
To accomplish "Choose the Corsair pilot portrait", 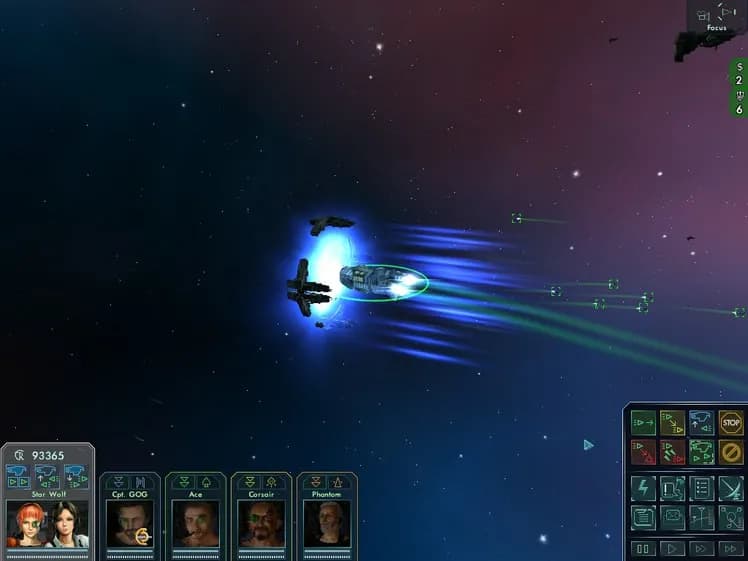I will (261, 522).
